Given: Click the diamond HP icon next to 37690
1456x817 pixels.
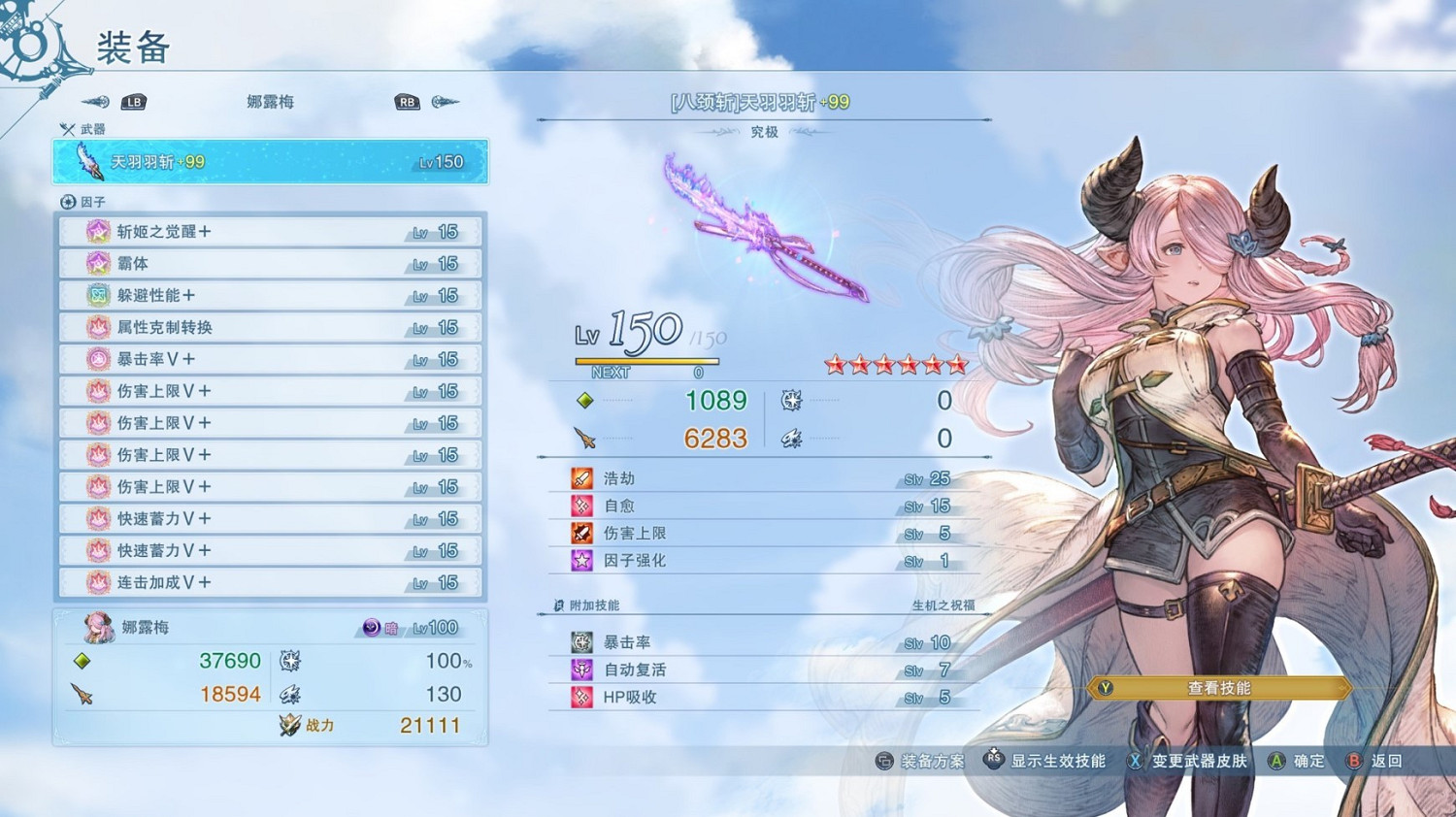Looking at the screenshot, I should (x=83, y=661).
